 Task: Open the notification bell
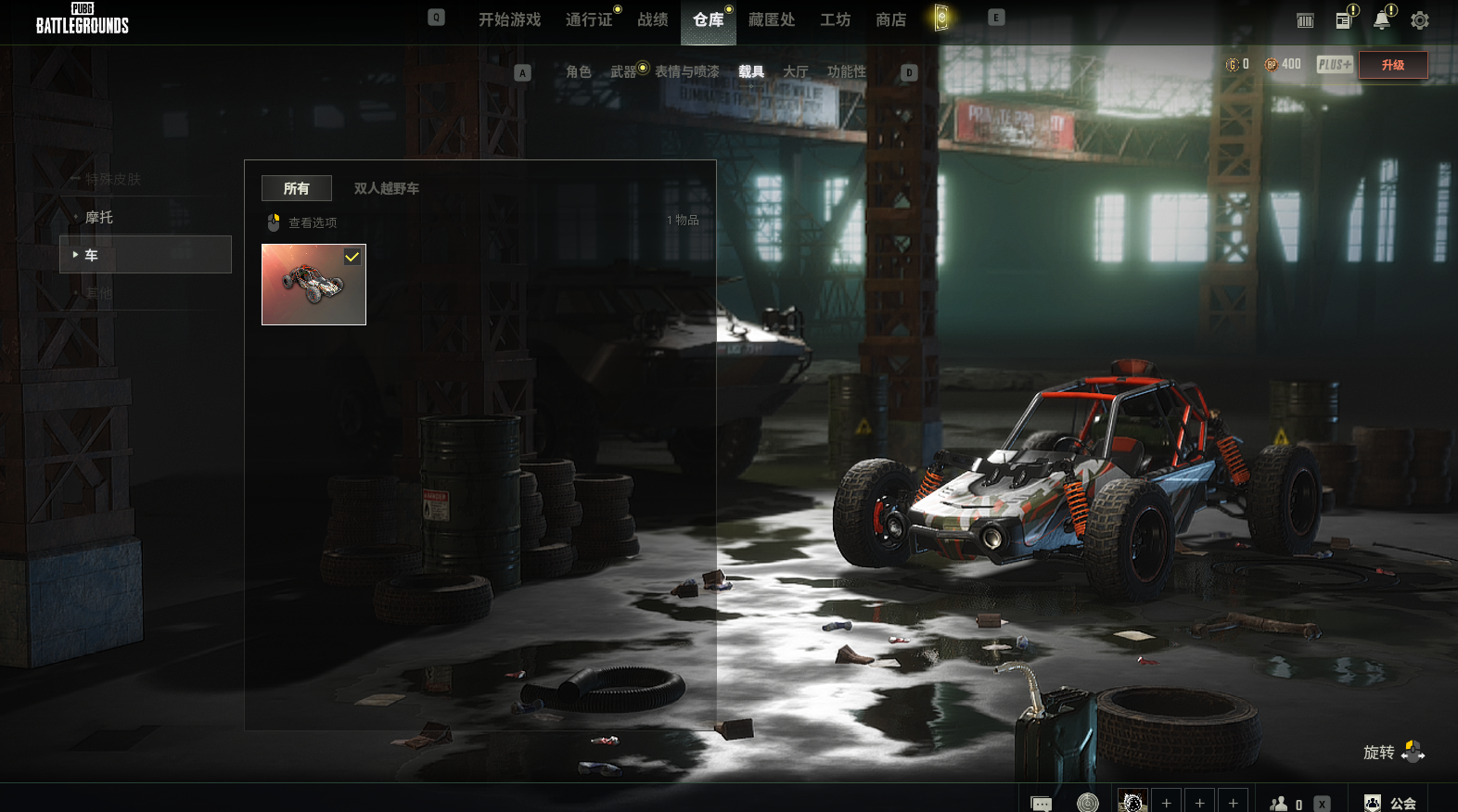[1381, 20]
